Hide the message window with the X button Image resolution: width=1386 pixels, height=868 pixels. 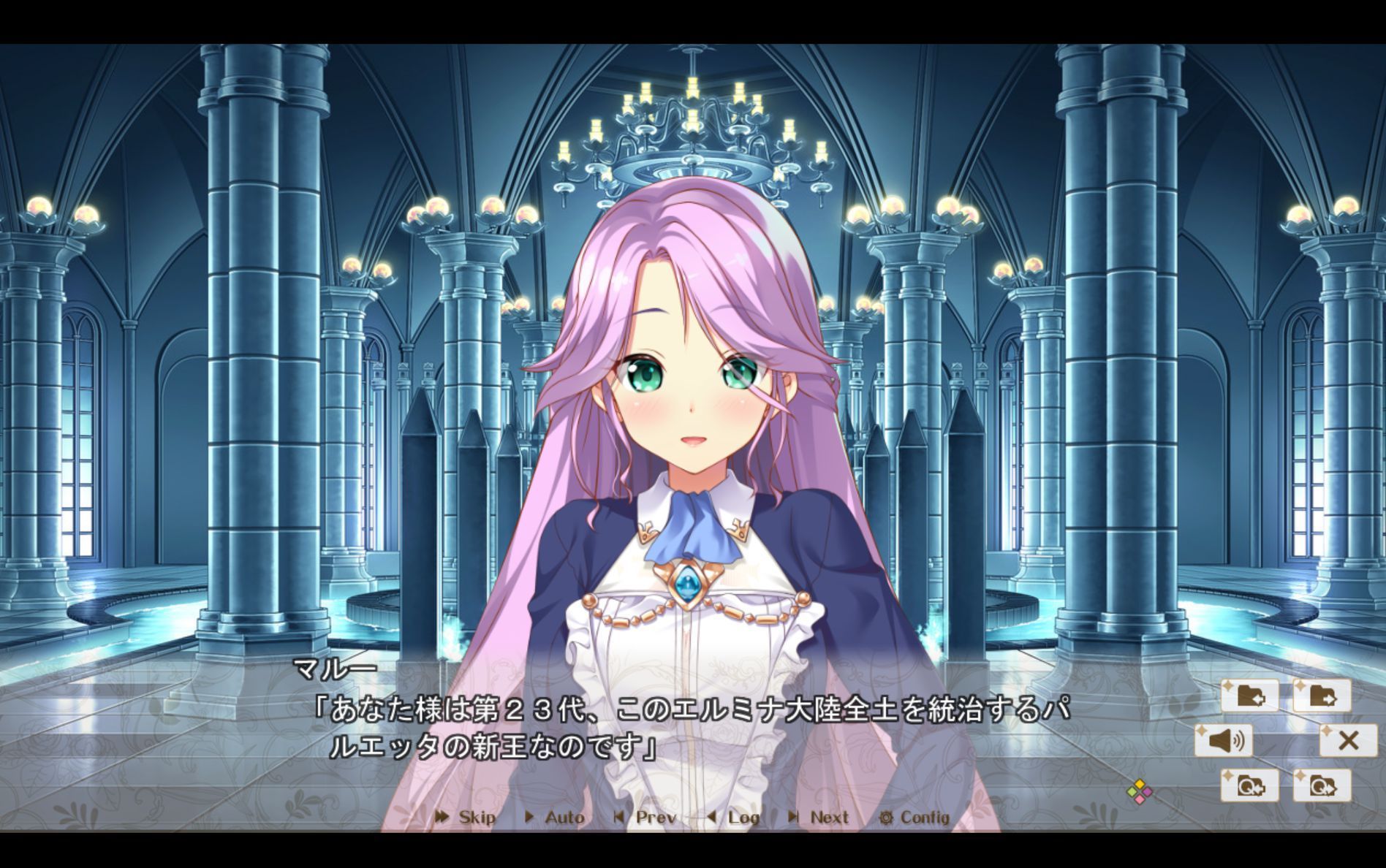point(1349,740)
